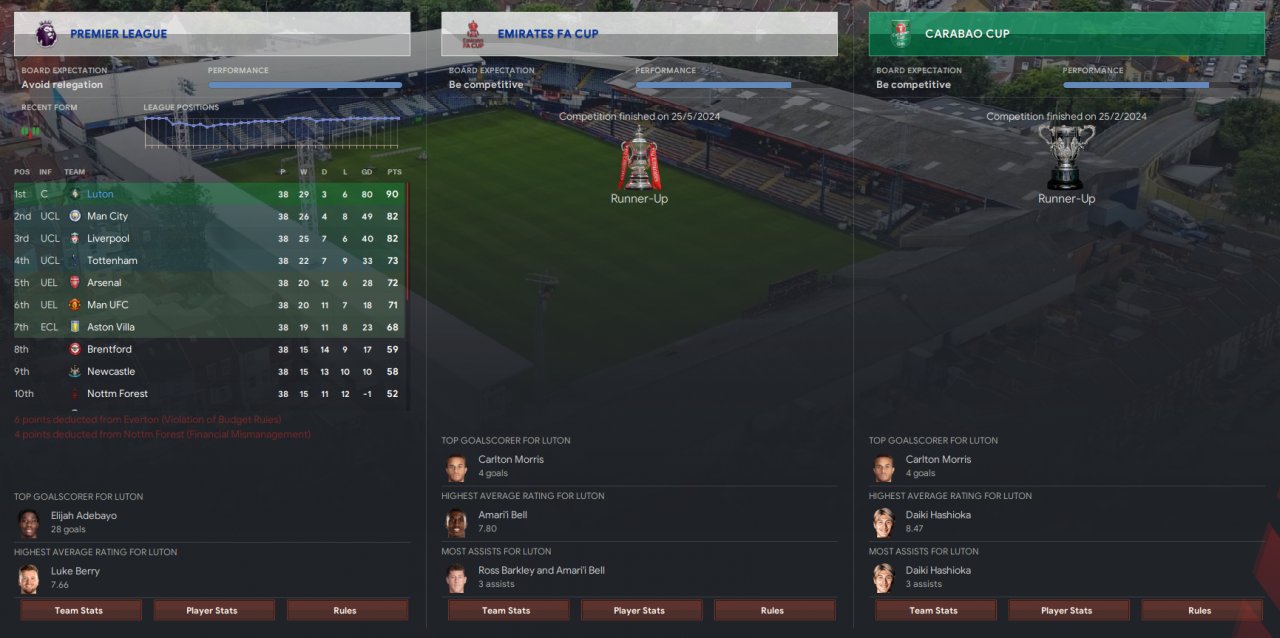Open Team Stats under the Premier League panel
Viewport: 1280px width, 638px height.
coord(79,610)
